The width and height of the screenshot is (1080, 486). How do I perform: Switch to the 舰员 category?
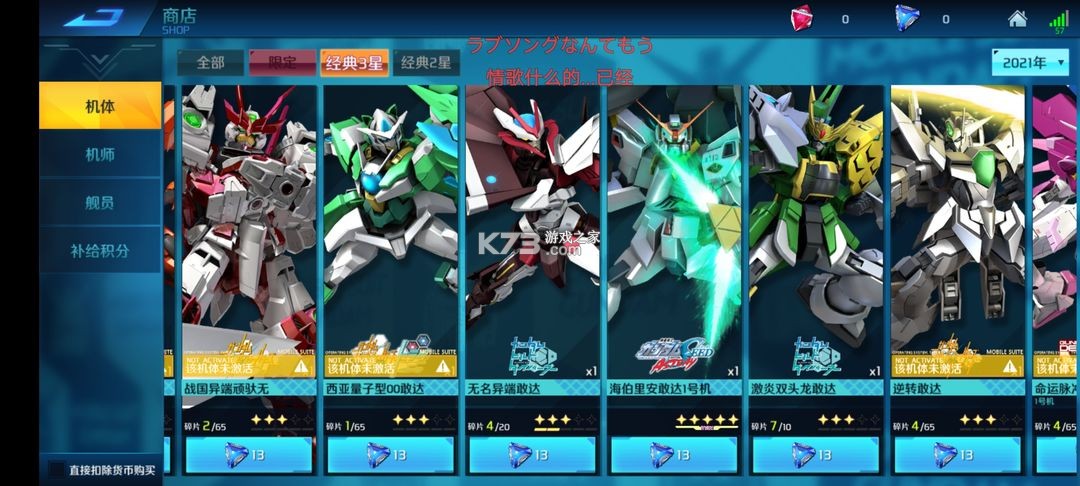[99, 202]
